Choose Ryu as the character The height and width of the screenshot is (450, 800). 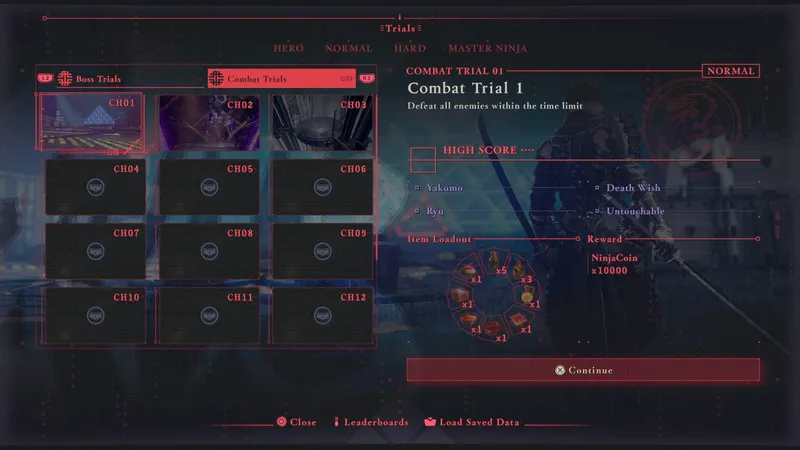pos(434,211)
